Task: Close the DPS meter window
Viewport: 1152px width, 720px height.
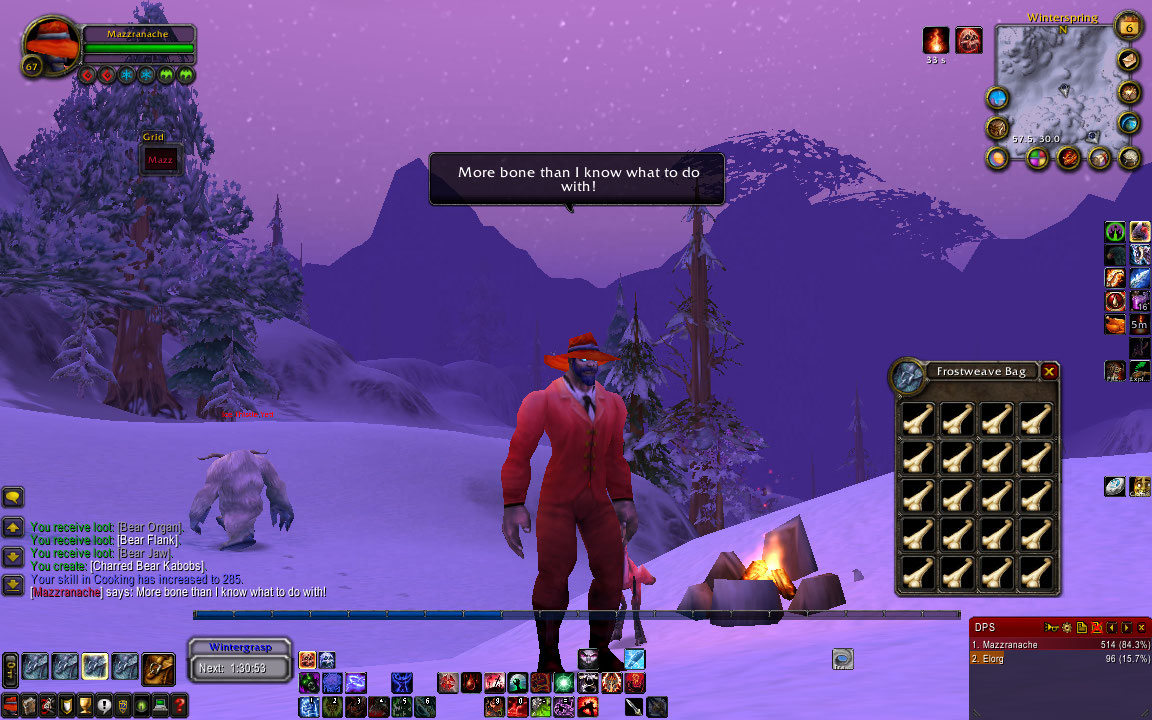Action: (x=1141, y=627)
